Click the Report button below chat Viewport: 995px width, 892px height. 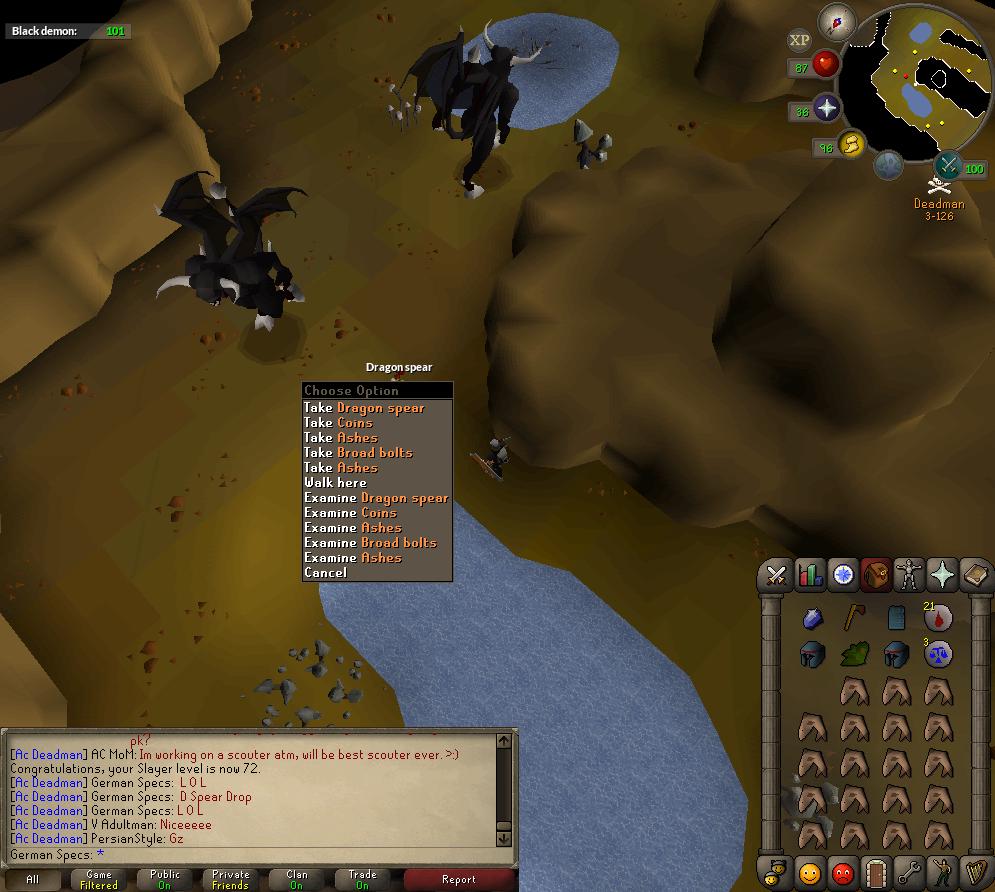click(458, 880)
